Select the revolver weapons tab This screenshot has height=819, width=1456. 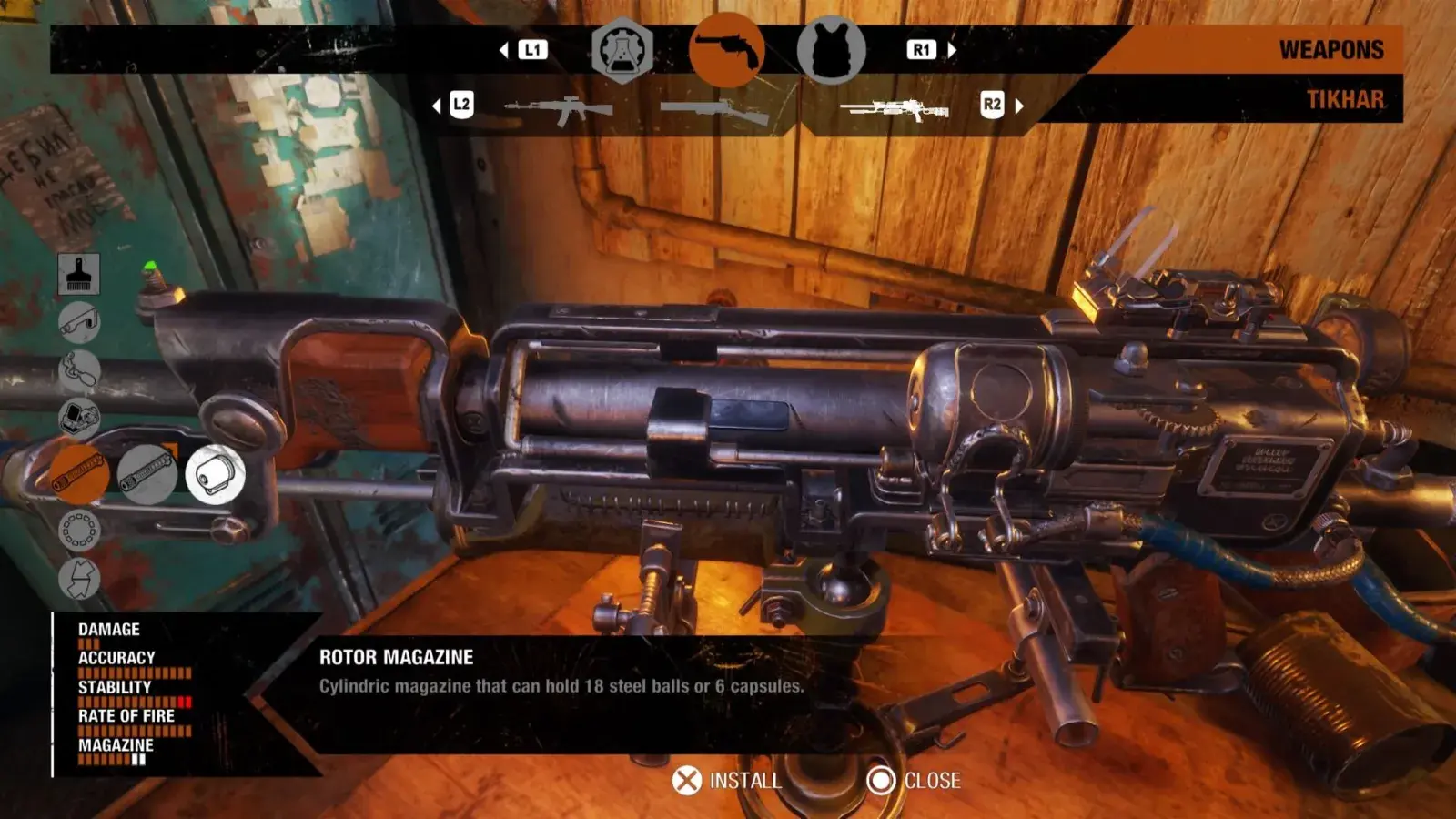tap(726, 50)
